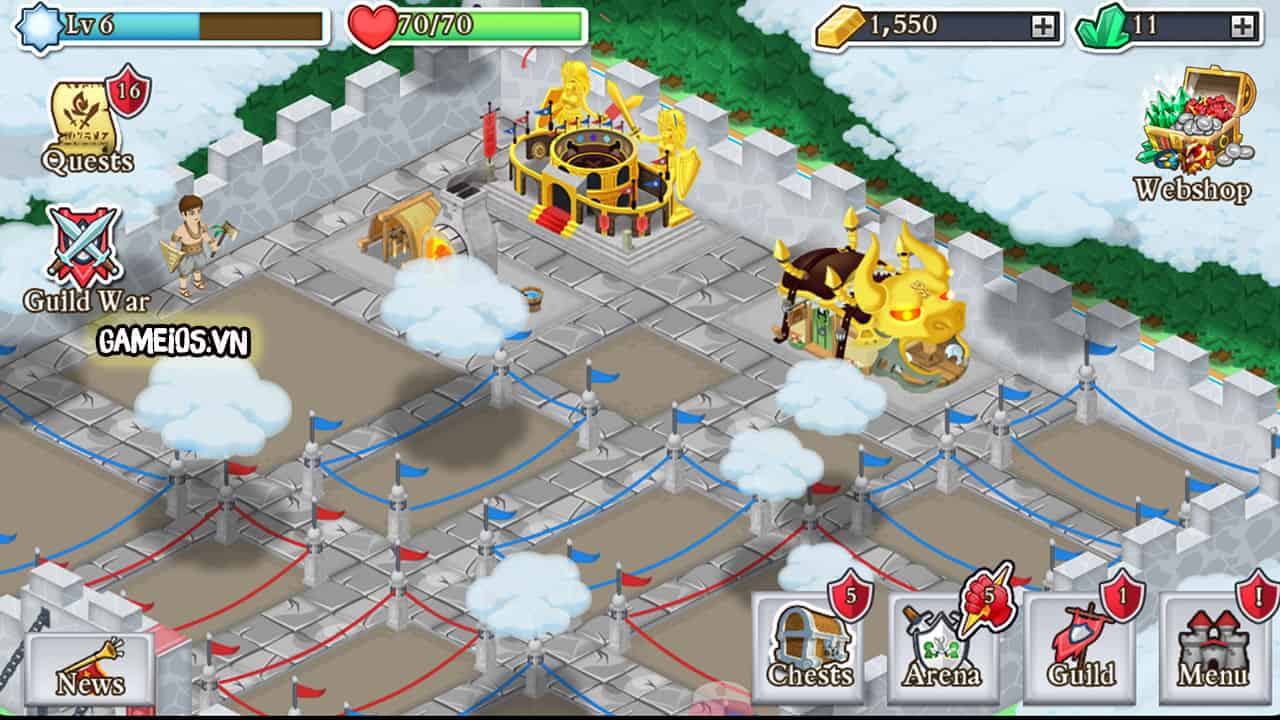This screenshot has height=720, width=1280.
Task: Open the Guild War menu
Action: click(86, 256)
